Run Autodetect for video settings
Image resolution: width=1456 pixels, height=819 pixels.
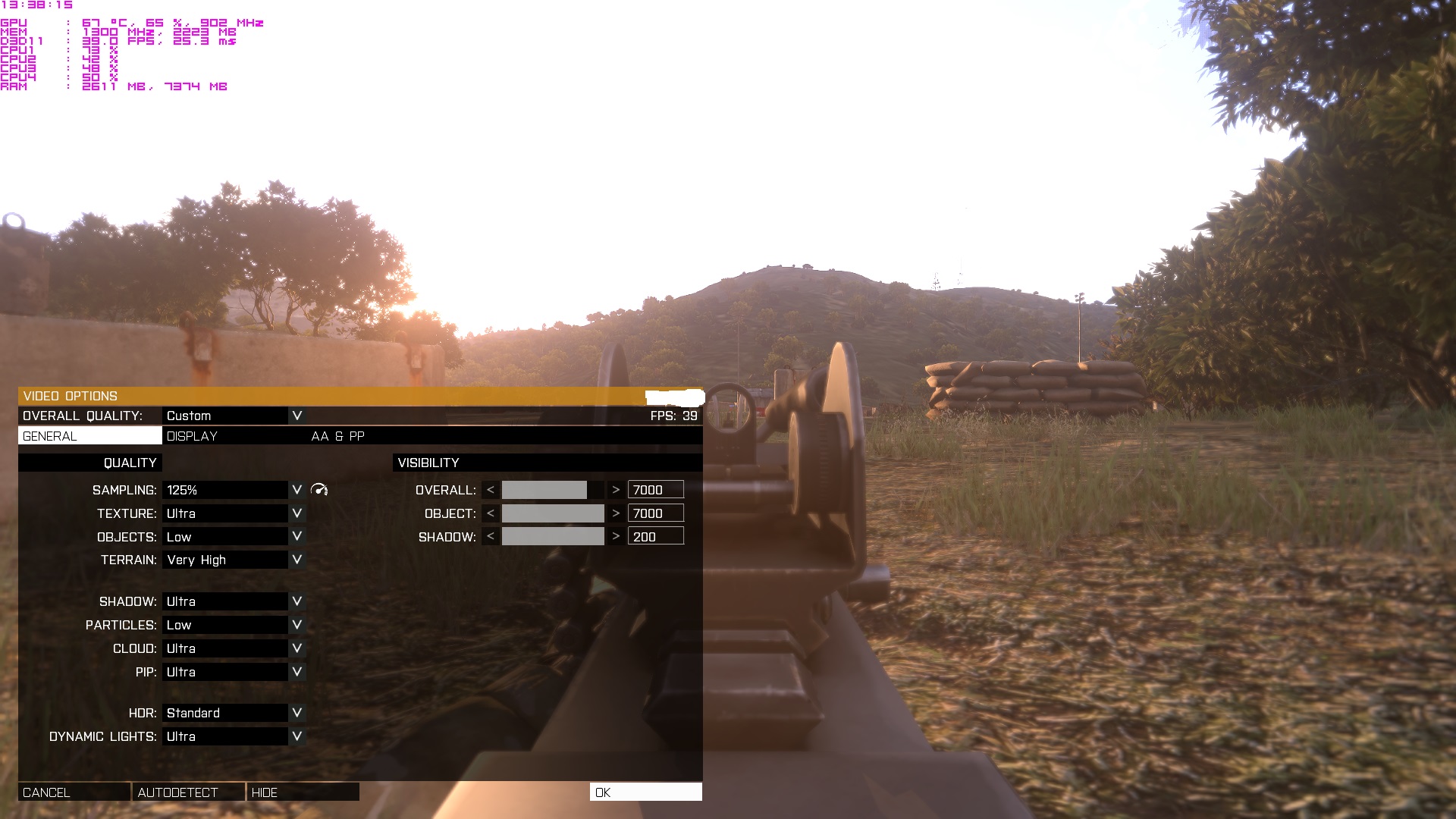(x=188, y=792)
